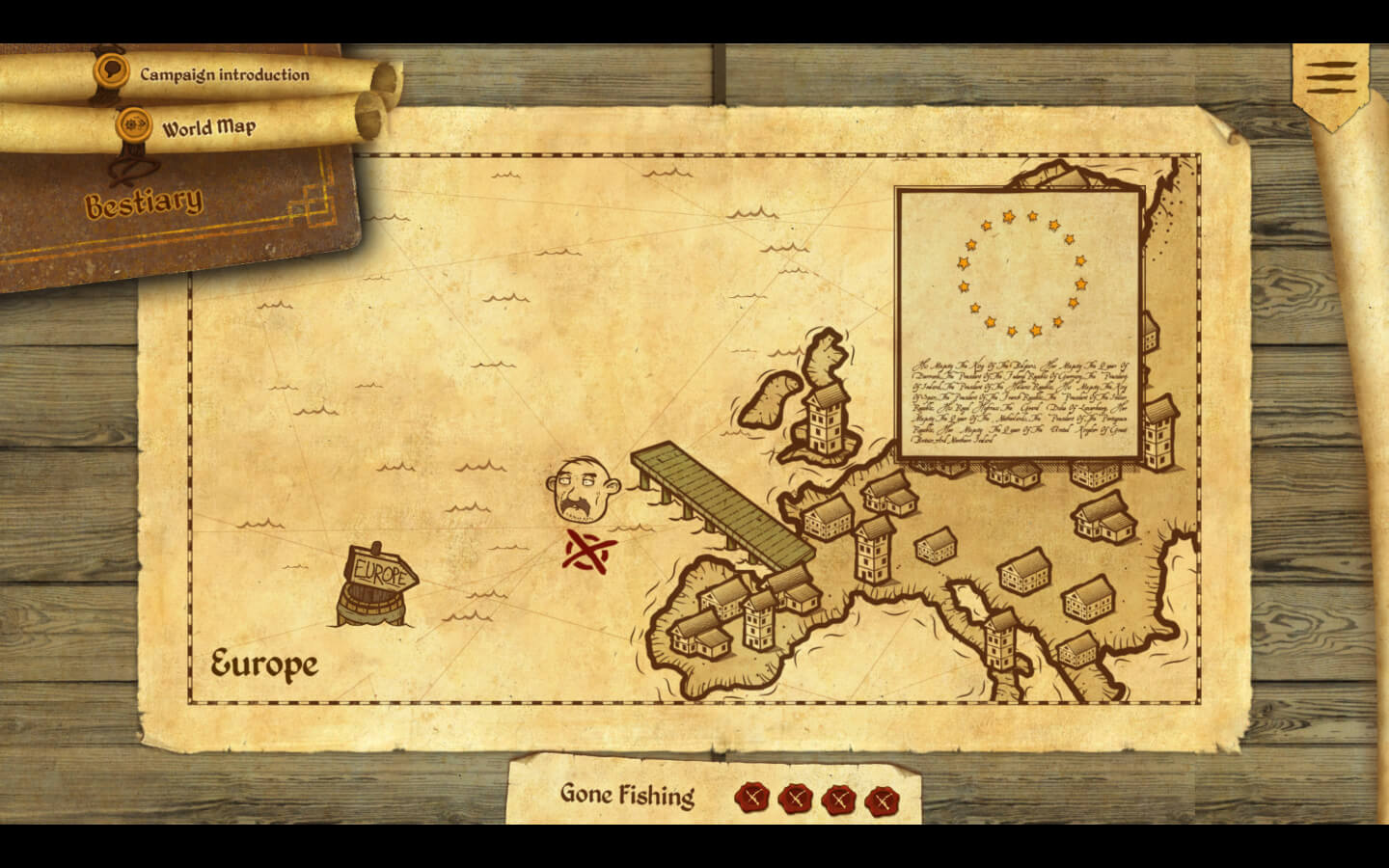
Task: Select the red X level marker
Action: coord(588,552)
